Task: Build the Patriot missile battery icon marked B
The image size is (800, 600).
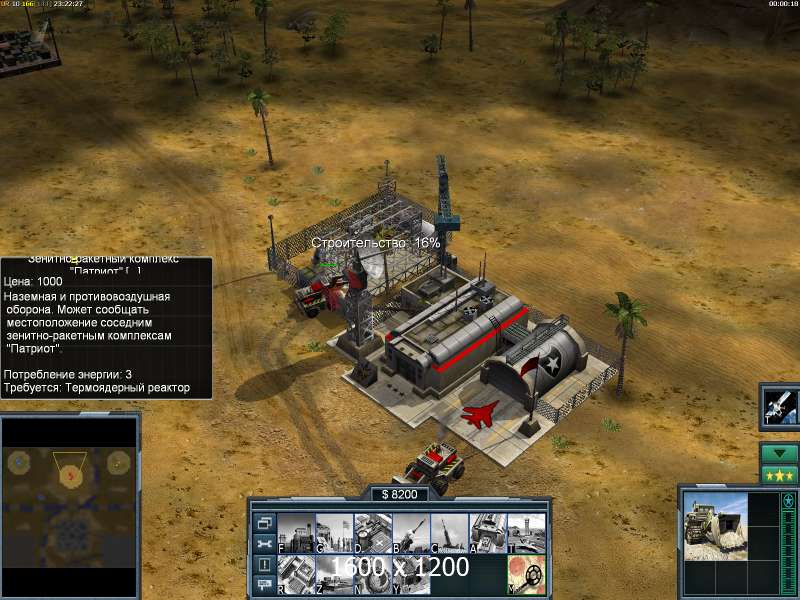Action: [411, 531]
